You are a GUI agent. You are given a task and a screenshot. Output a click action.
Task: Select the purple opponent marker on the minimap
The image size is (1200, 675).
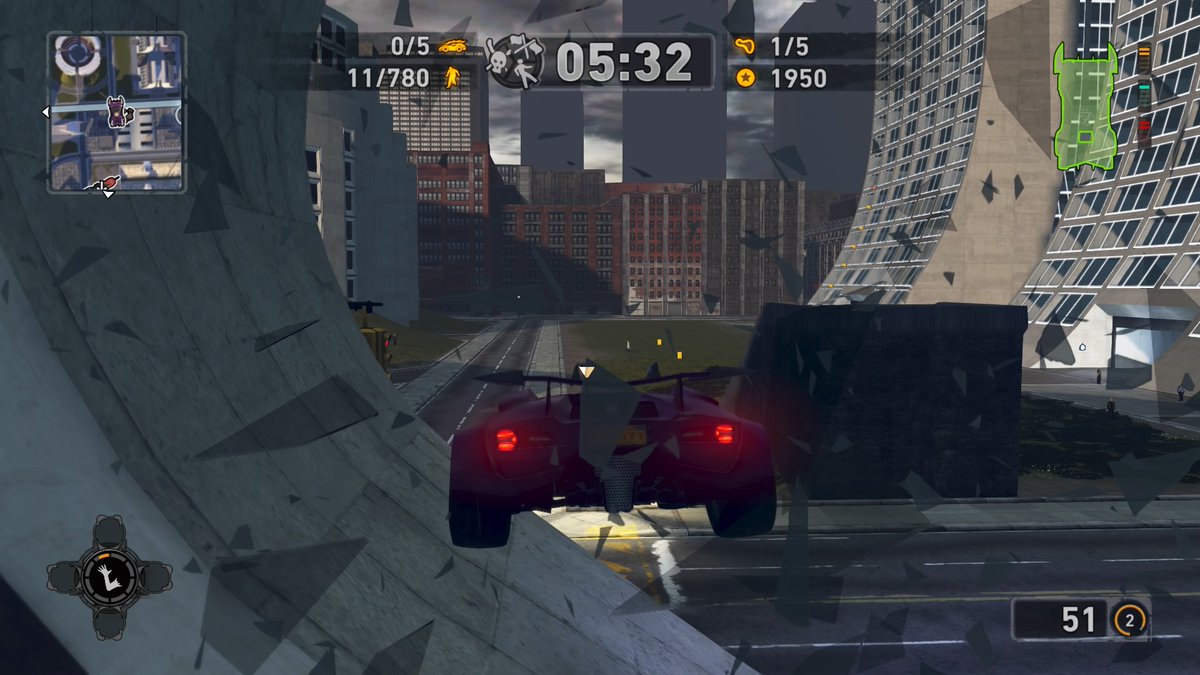tap(117, 111)
